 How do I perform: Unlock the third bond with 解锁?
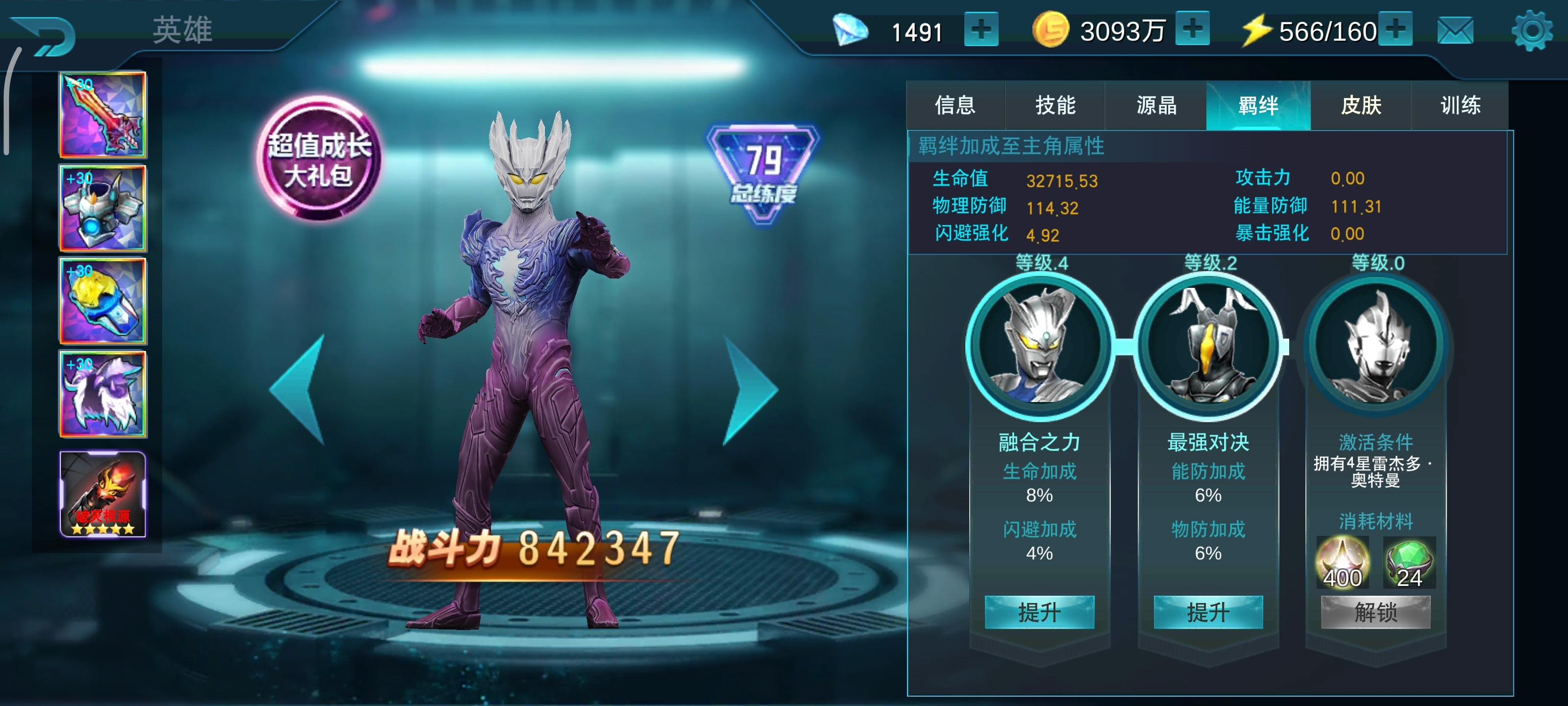[1375, 611]
